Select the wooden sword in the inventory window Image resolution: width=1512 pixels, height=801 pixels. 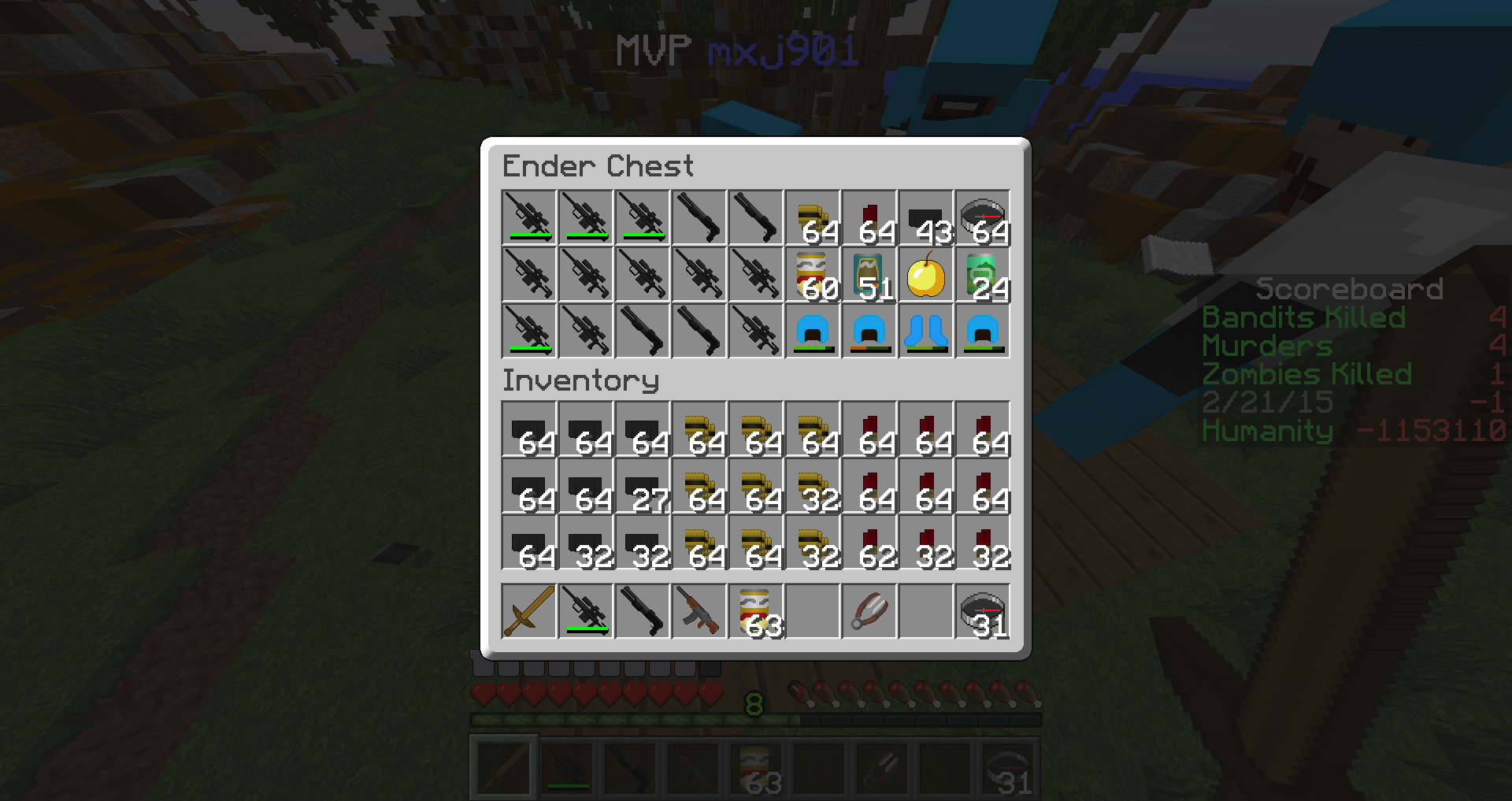529,612
